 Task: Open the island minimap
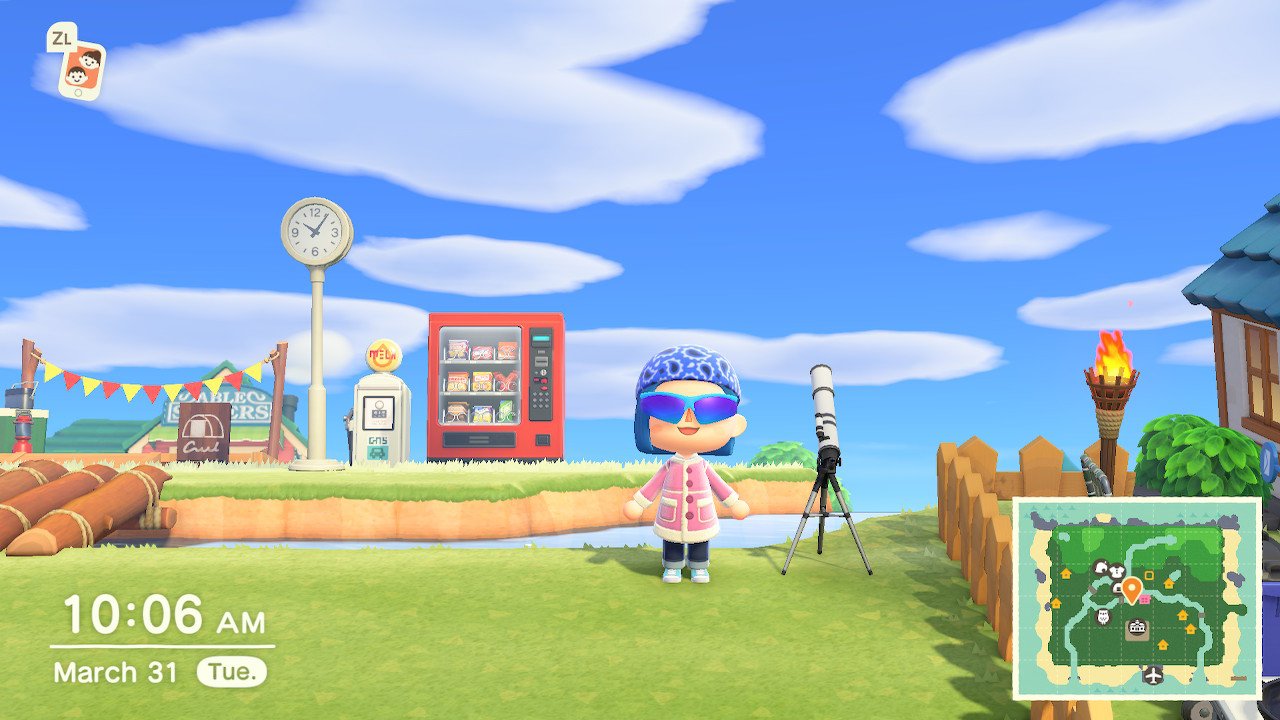(1137, 598)
